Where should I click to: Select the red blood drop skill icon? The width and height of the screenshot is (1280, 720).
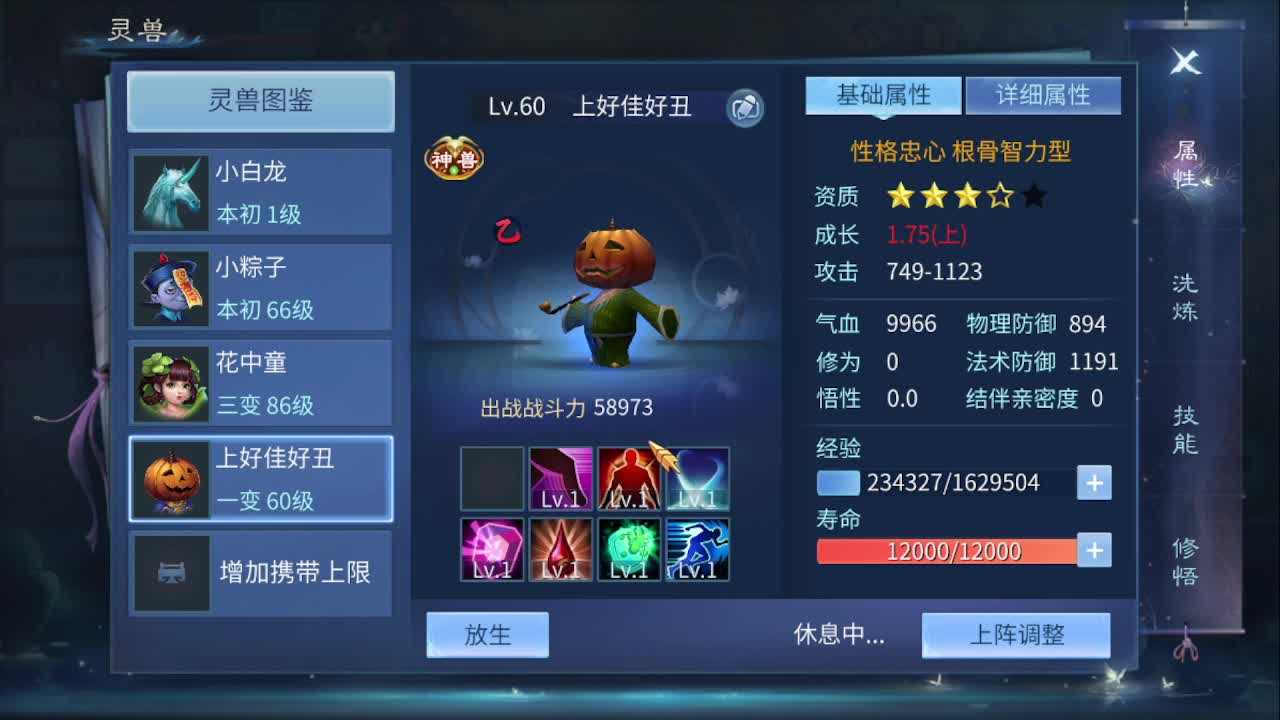pyautogui.click(x=560, y=547)
